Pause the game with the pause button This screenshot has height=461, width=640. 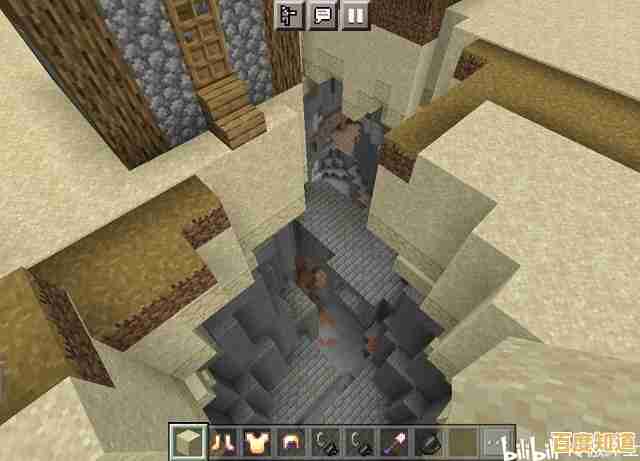354,15
